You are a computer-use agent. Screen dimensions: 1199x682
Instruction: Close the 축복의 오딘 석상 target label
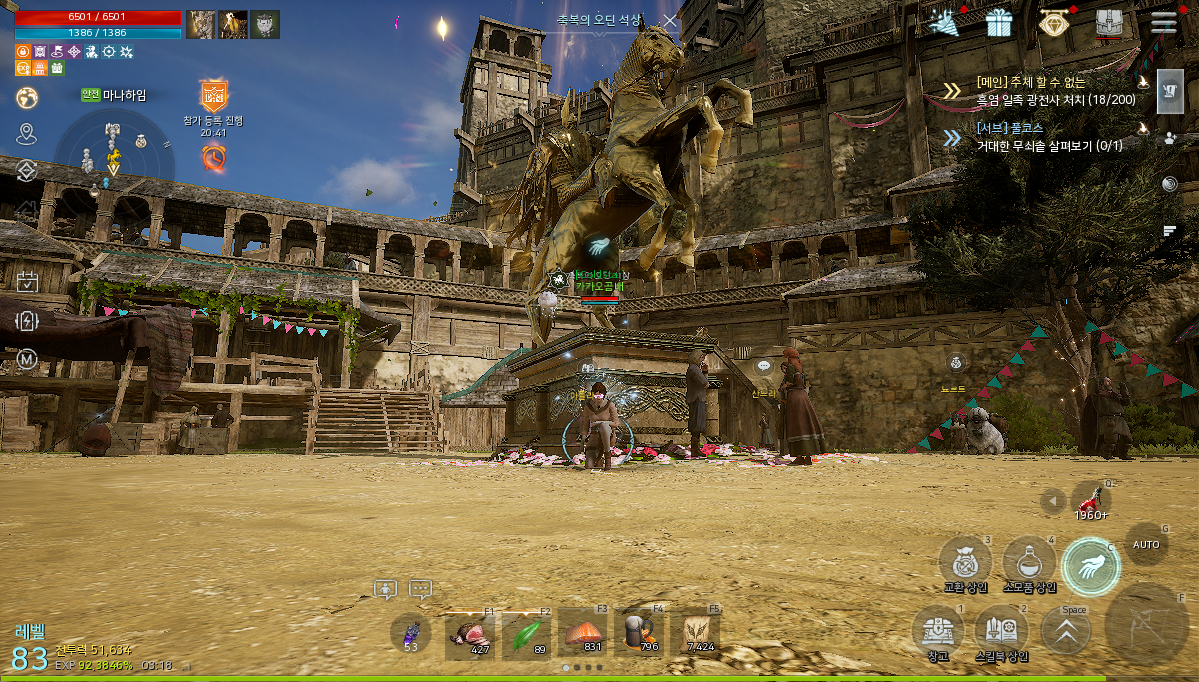(x=669, y=20)
